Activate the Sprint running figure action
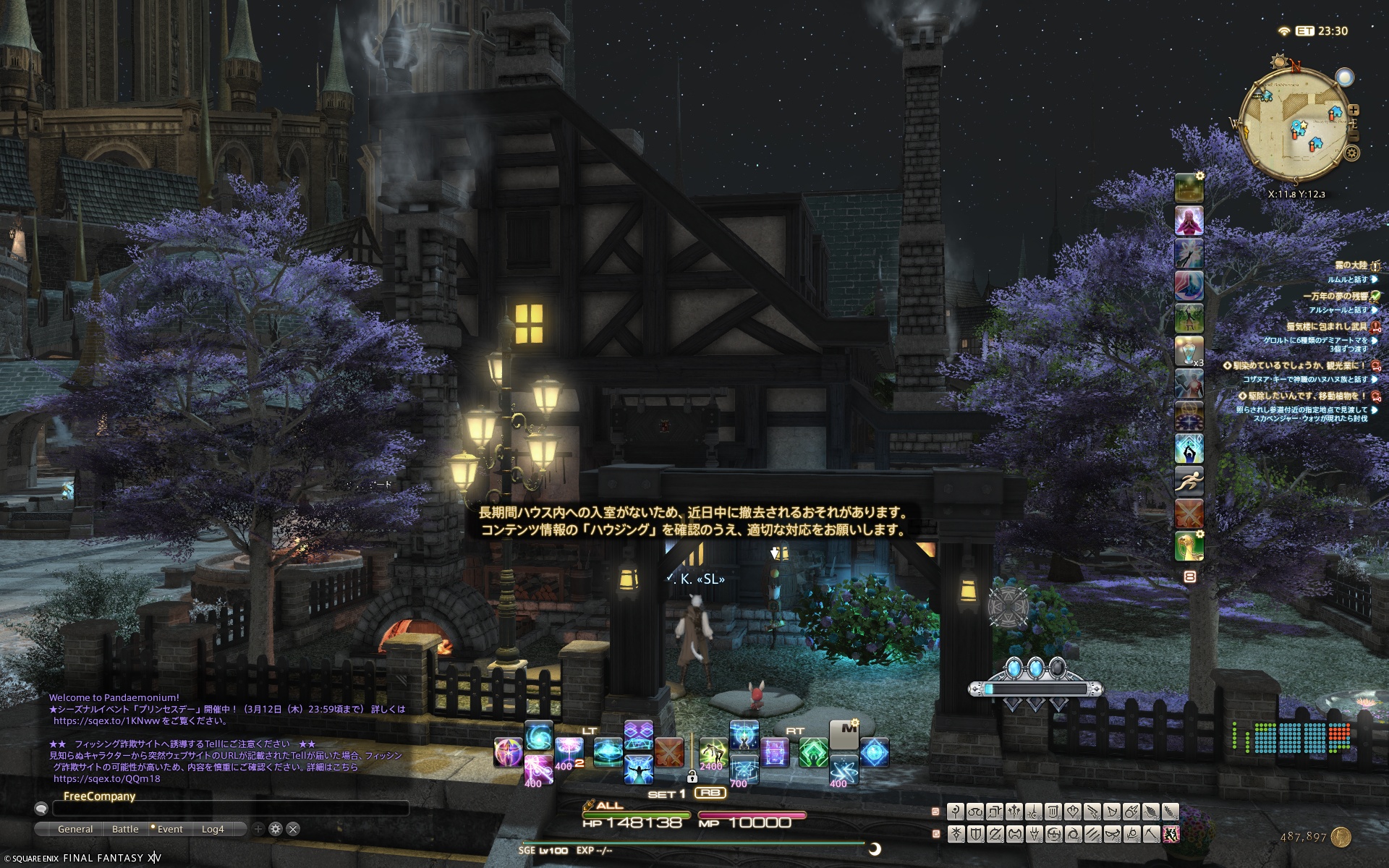Image resolution: width=1389 pixels, height=868 pixels. pos(1189,481)
